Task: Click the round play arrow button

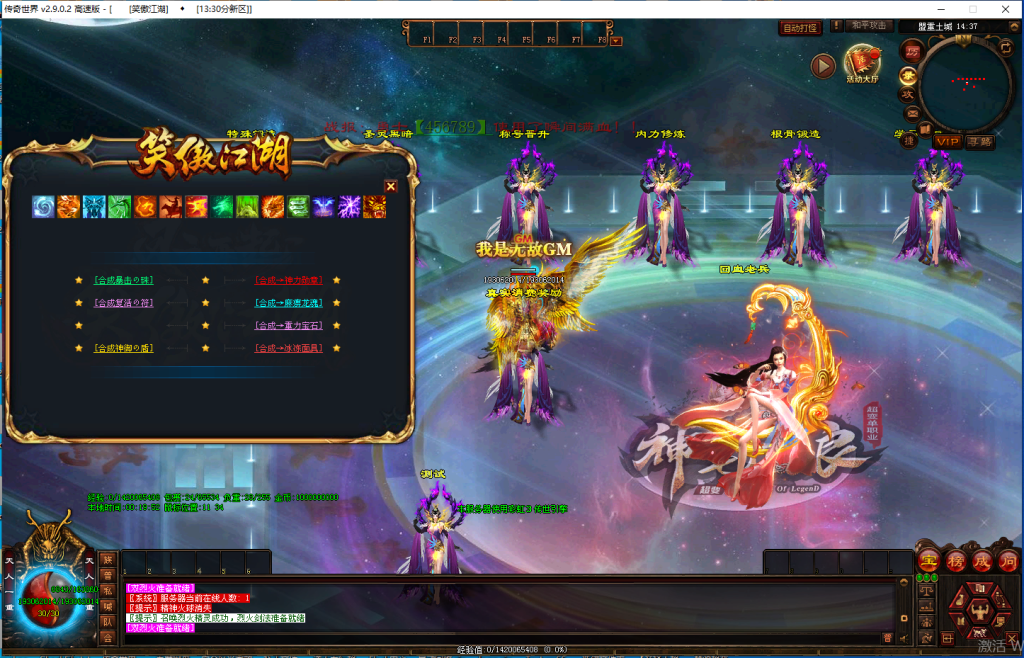Action: pyautogui.click(x=823, y=66)
